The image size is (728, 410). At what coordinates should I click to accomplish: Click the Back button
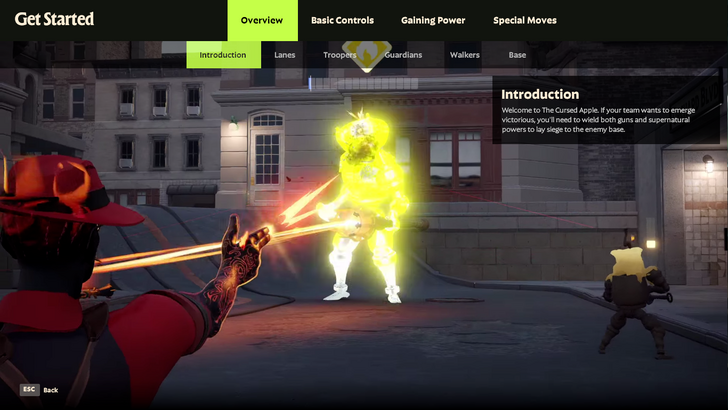point(40,390)
